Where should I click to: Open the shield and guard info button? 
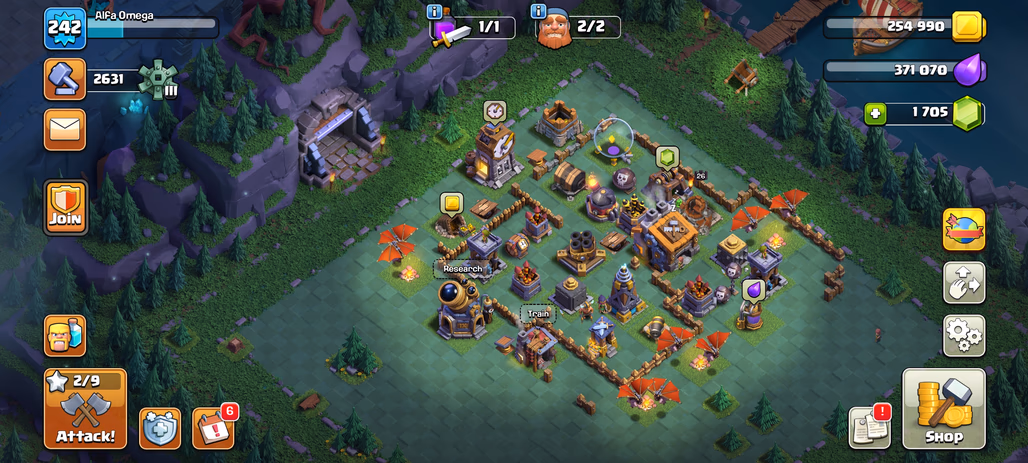160,429
